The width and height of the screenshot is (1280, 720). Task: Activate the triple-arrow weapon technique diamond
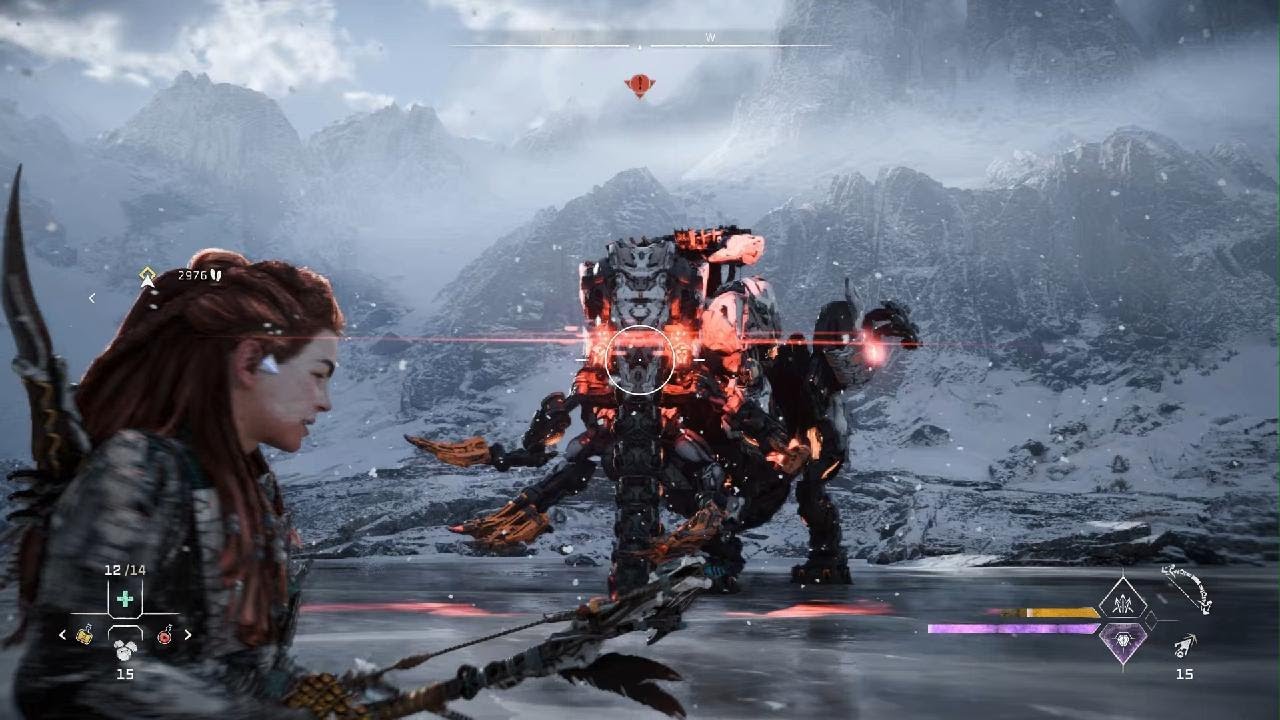pyautogui.click(x=1122, y=601)
